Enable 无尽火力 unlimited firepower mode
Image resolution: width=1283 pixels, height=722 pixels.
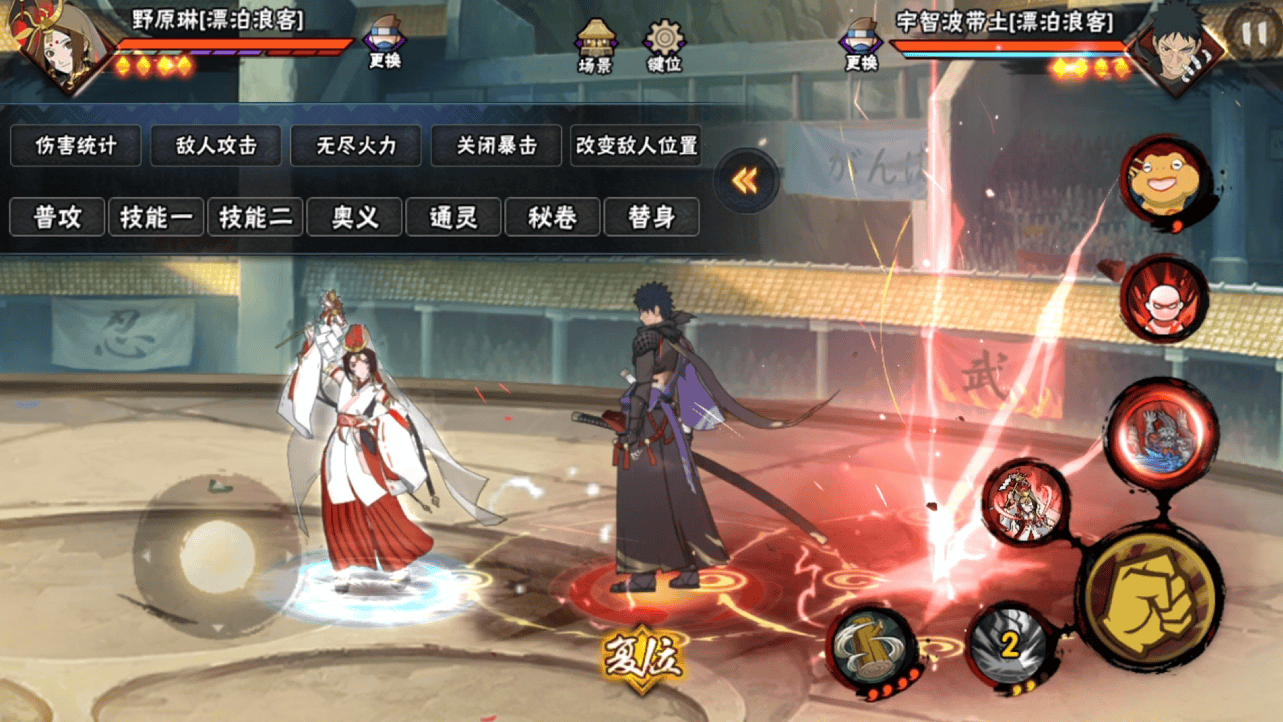tap(356, 146)
